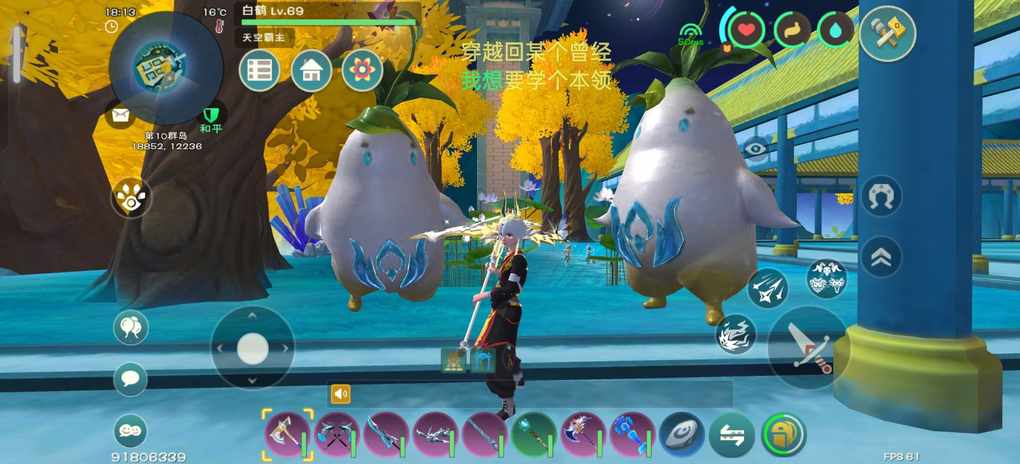This screenshot has width=1020, height=464.
Task: Open the list menu button
Action: 259,70
